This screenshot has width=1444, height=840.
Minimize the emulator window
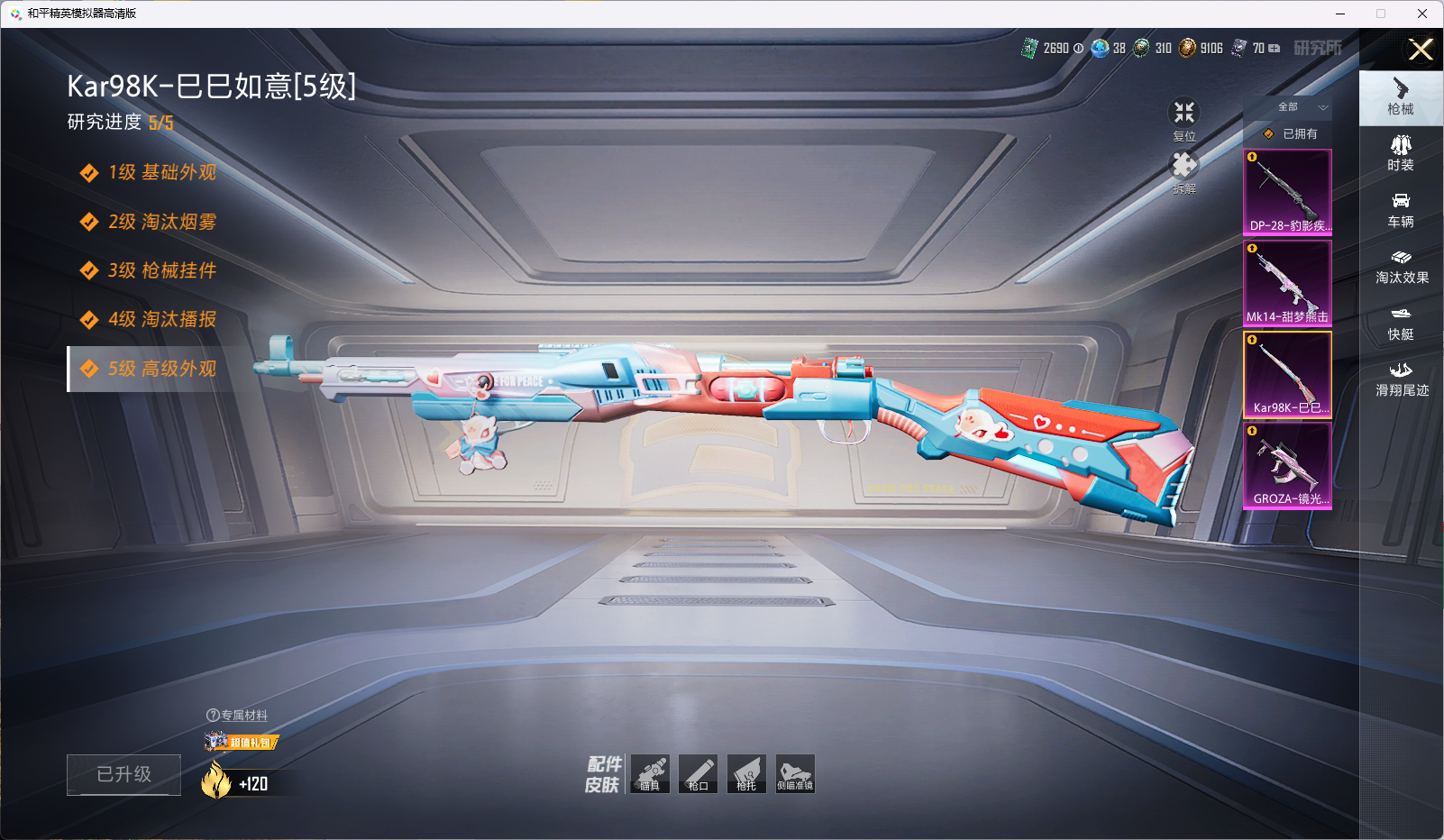(1340, 14)
